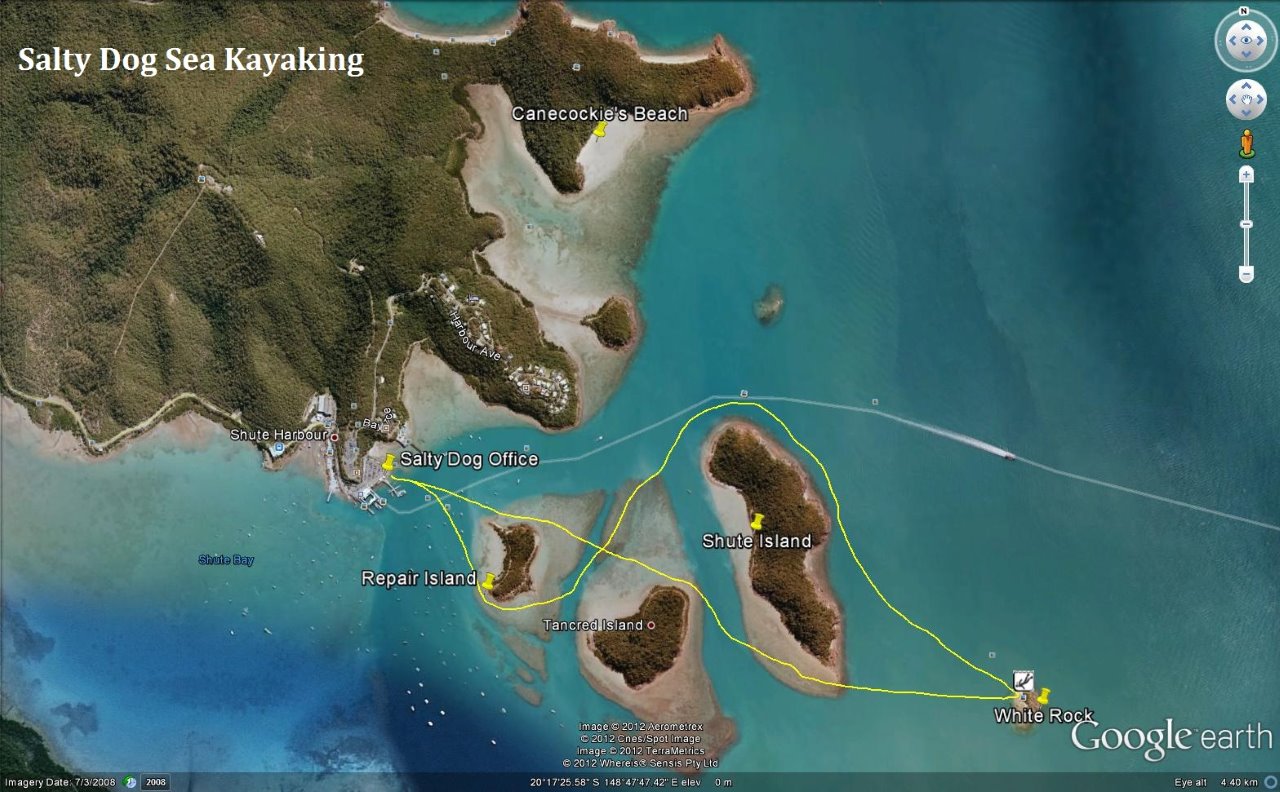1280x792 pixels.
Task: Select the Shute Island placemark pin
Action: (x=758, y=520)
